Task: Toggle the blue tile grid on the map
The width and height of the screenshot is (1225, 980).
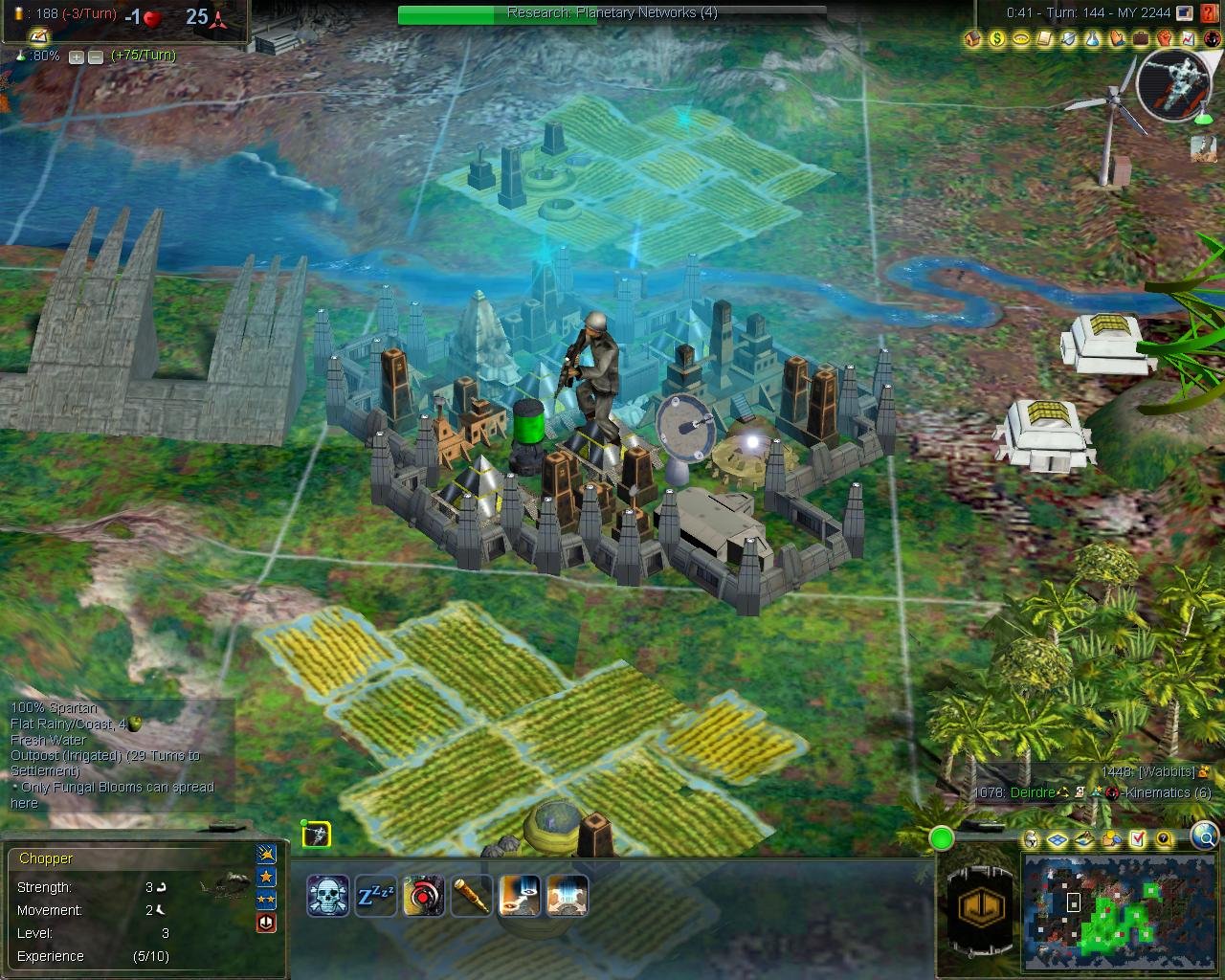Action: tap(1058, 839)
